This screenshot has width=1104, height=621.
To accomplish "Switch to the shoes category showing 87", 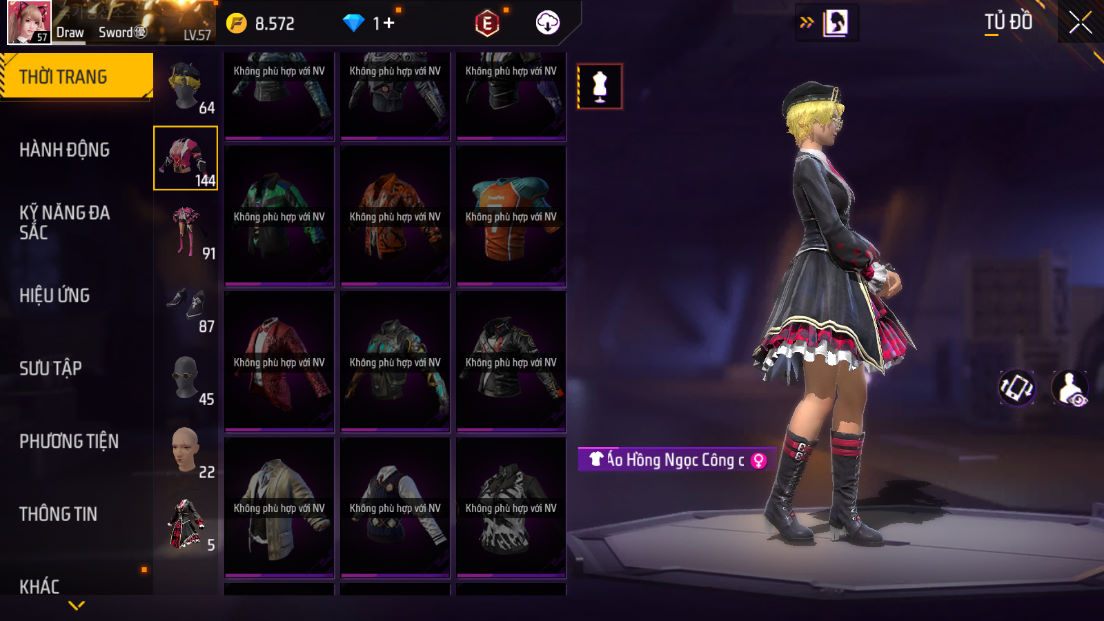I will [x=186, y=305].
